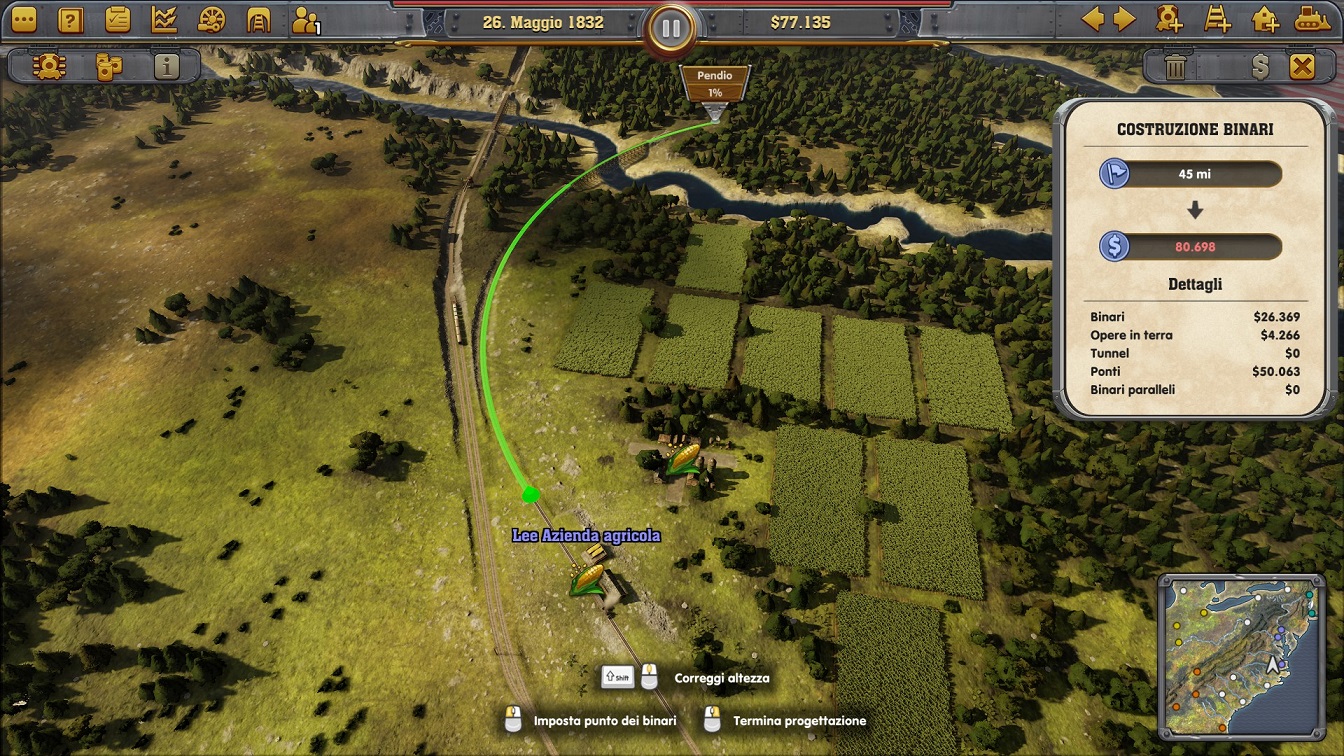Open the tunnel and track icon panel
1344x756 pixels.
(259, 19)
